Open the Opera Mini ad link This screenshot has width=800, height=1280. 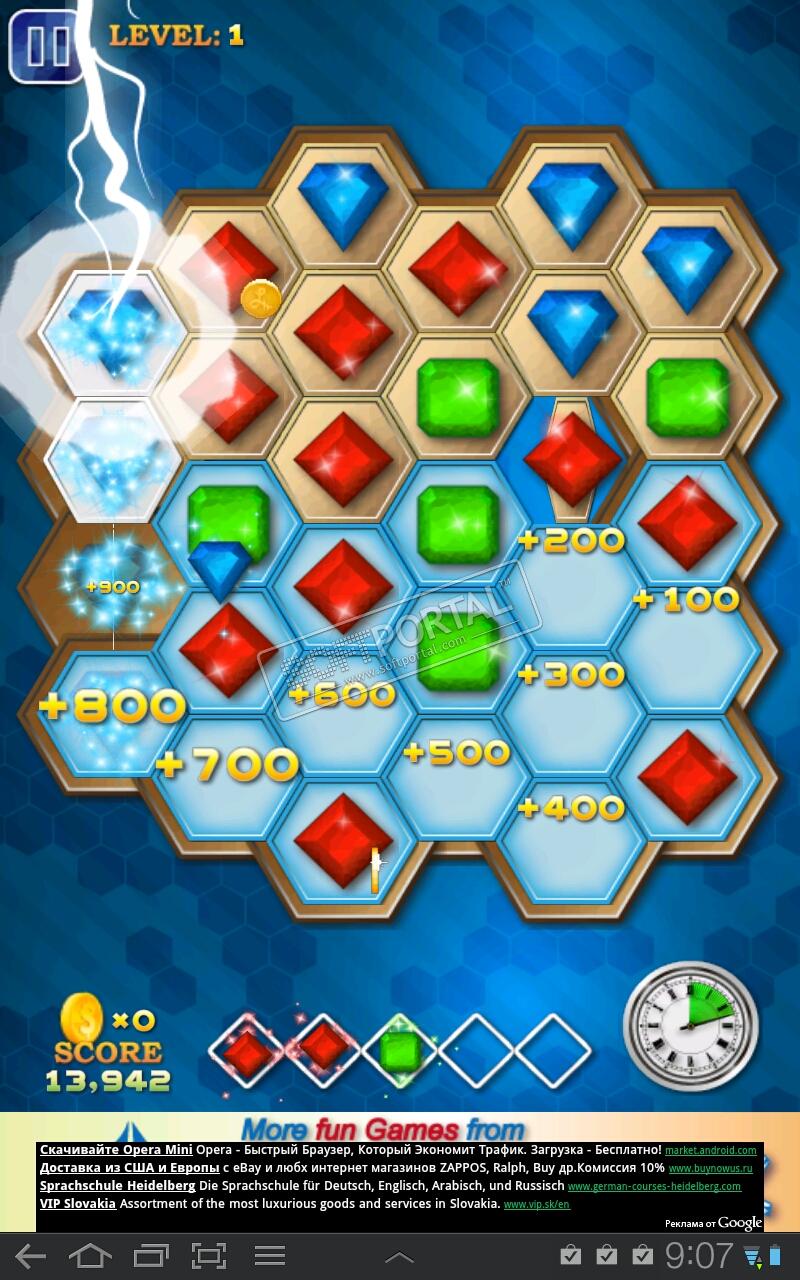pos(116,1150)
